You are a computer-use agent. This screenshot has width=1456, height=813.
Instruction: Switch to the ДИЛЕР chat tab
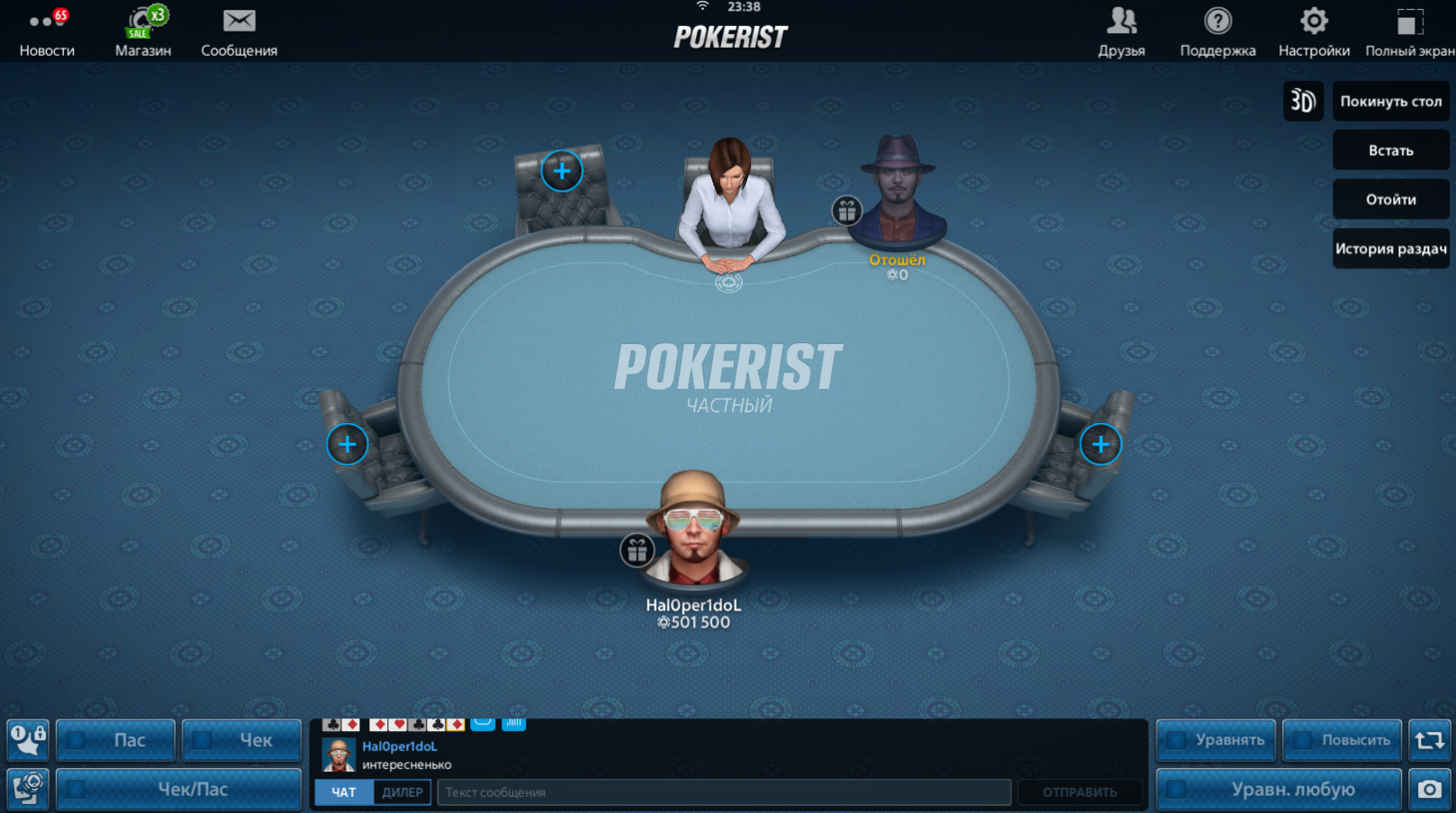click(x=402, y=792)
